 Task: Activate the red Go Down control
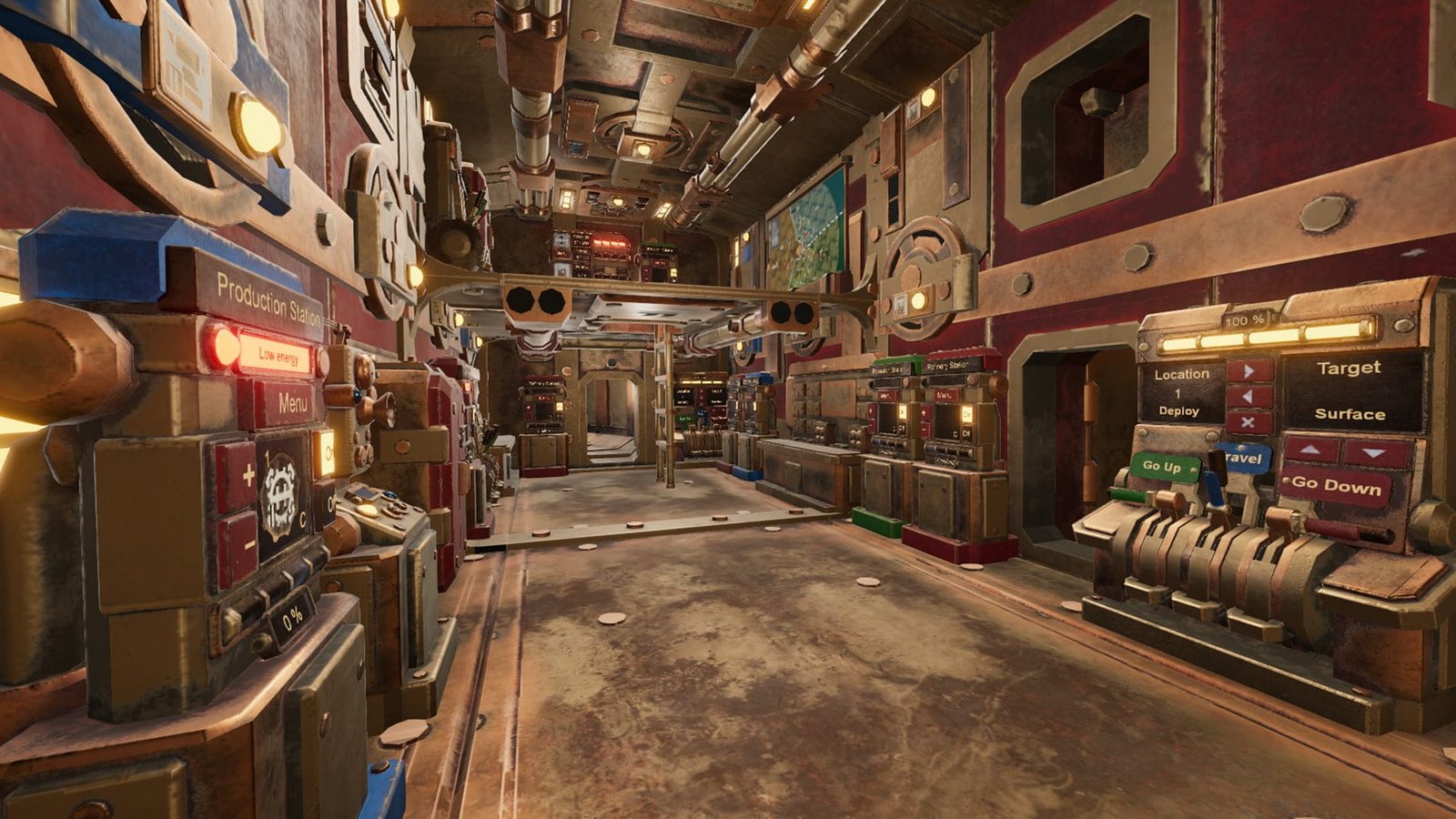1335,486
